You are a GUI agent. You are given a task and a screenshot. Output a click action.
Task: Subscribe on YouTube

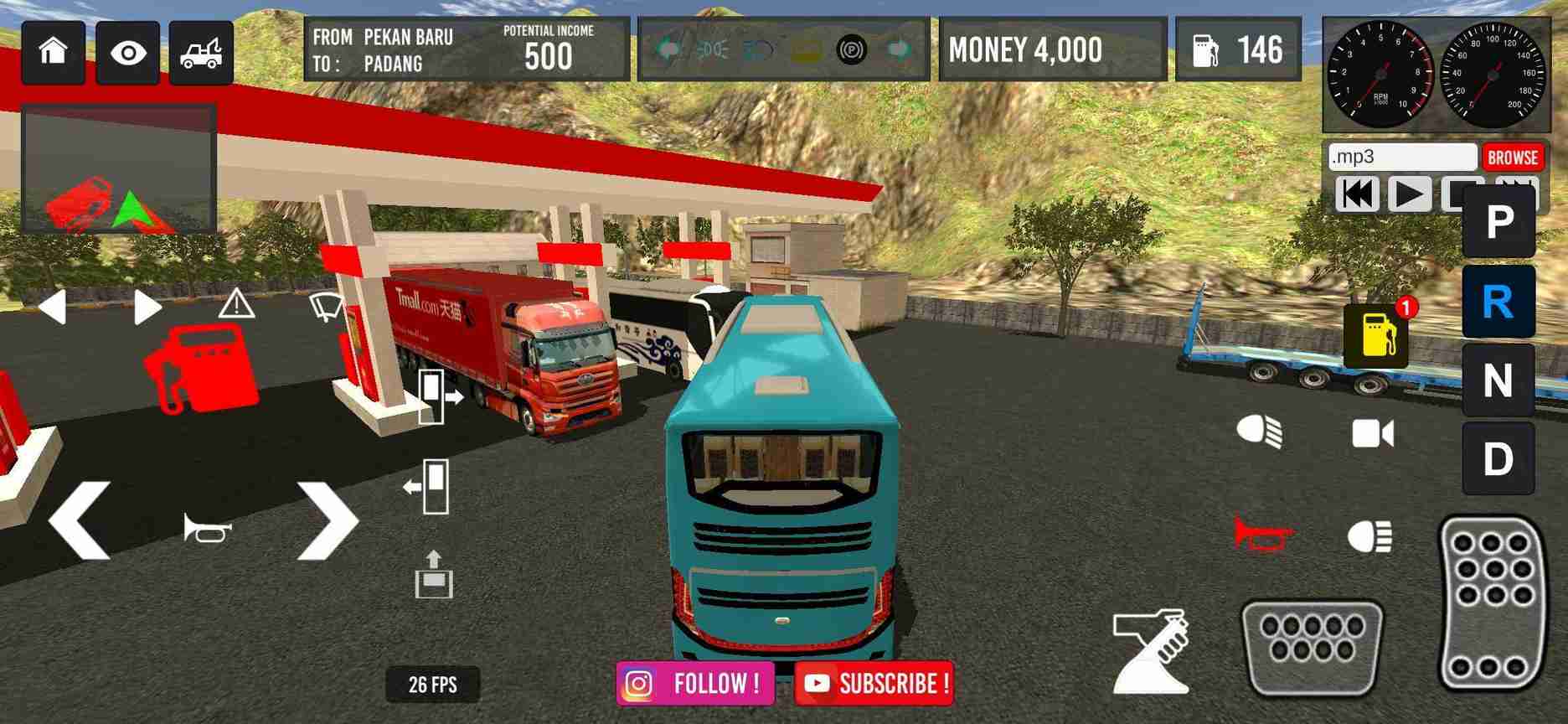coord(873,684)
